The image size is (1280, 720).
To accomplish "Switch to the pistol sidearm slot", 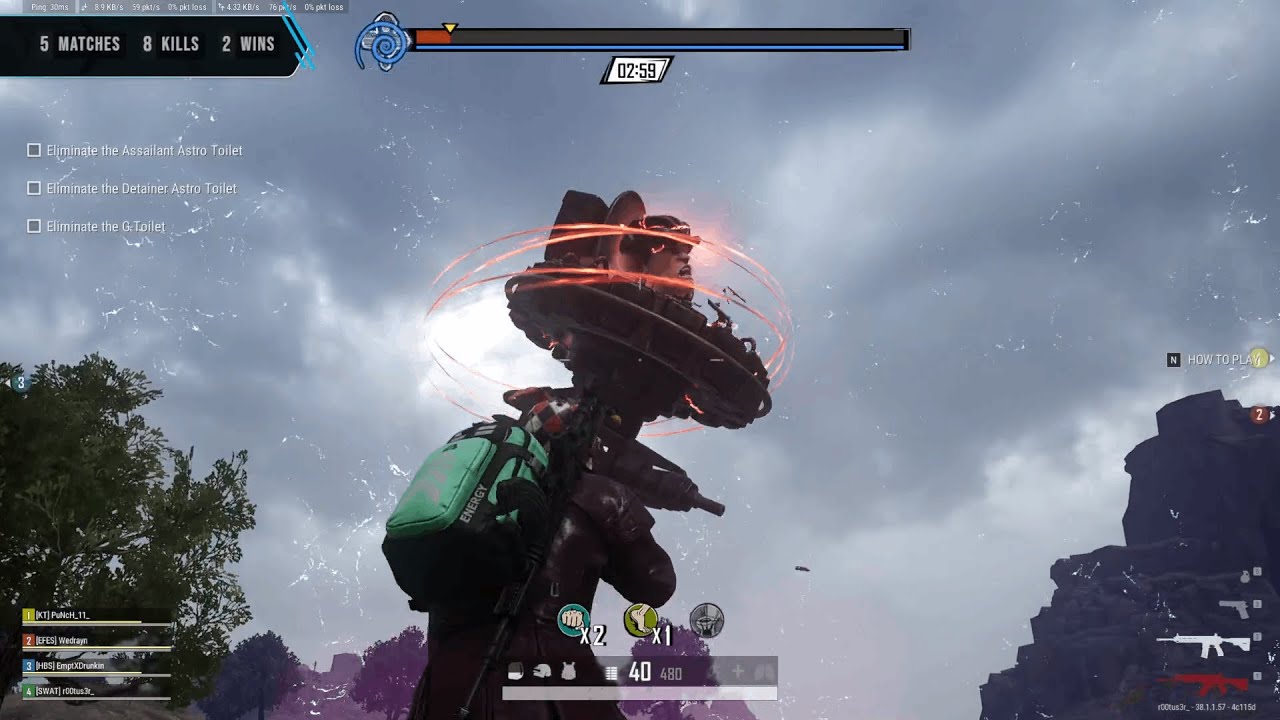I will 1234,608.
